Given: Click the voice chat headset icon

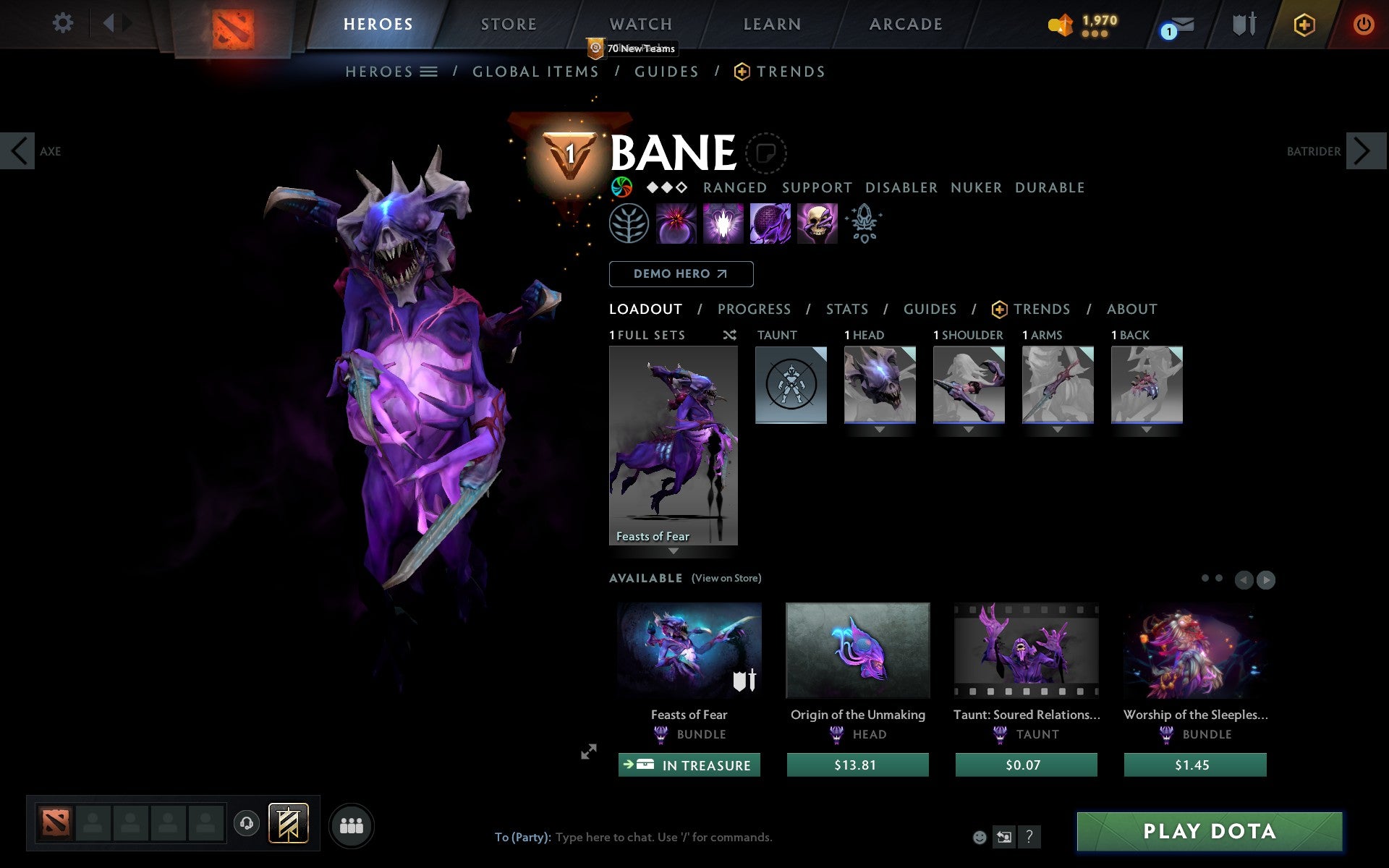Looking at the screenshot, I should tap(246, 822).
